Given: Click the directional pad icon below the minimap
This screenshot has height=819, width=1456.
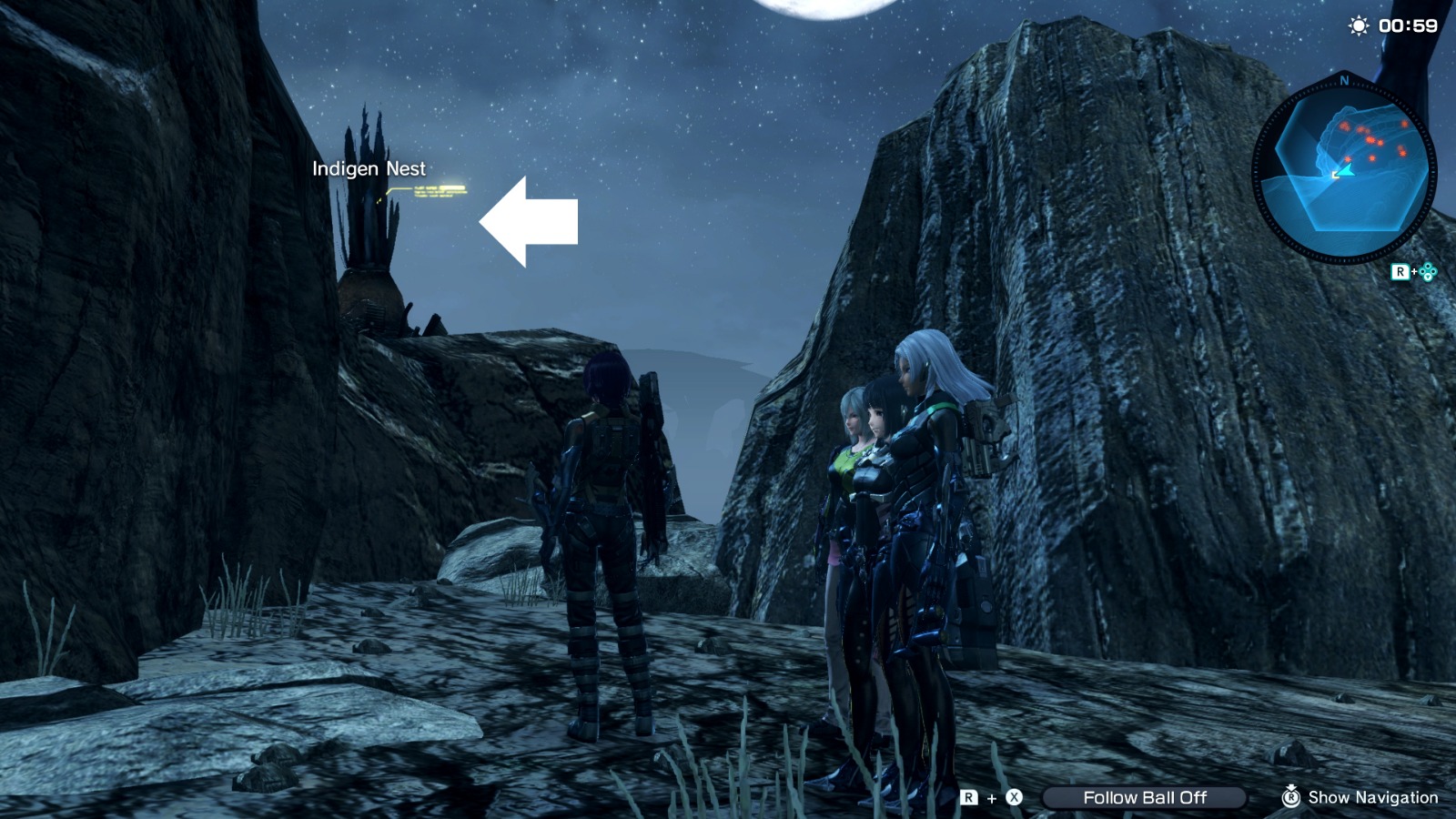Looking at the screenshot, I should click(1427, 272).
